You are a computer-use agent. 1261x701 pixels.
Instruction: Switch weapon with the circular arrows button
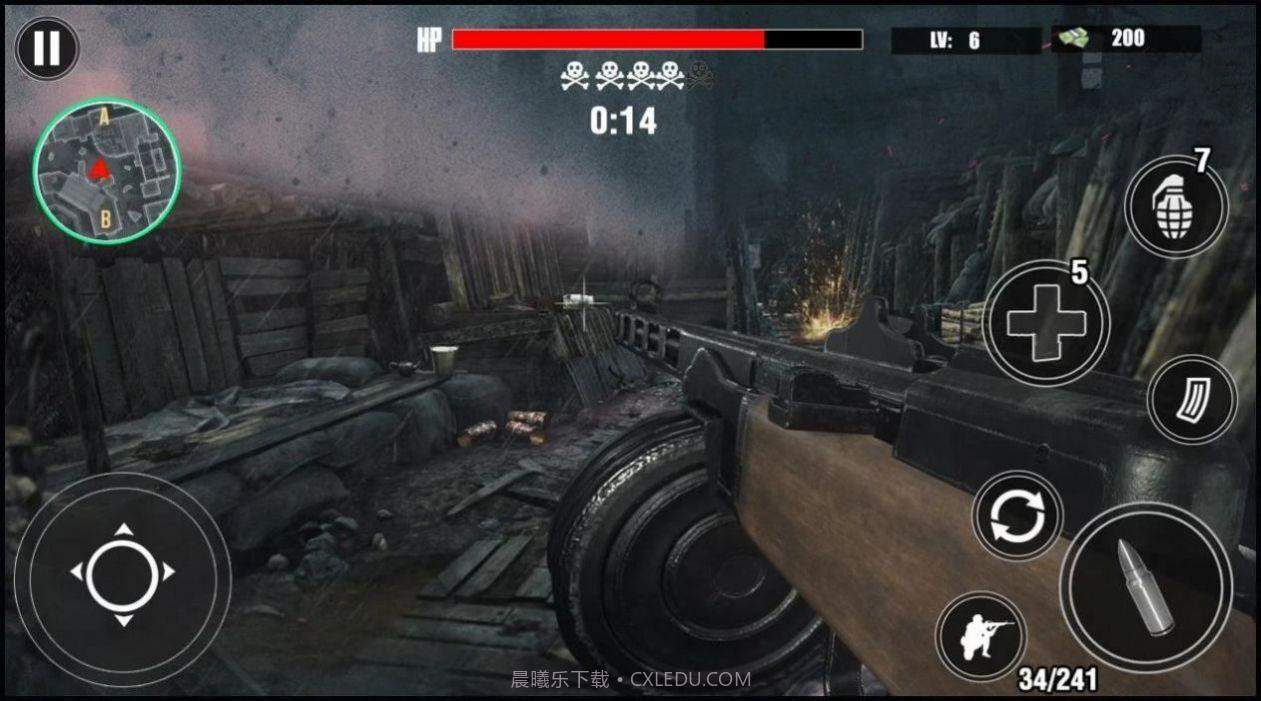pos(1017,516)
